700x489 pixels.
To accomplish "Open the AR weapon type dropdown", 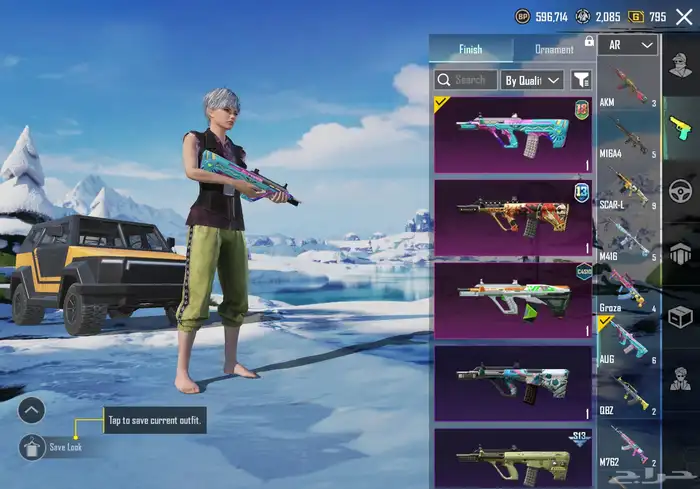I will pyautogui.click(x=632, y=46).
